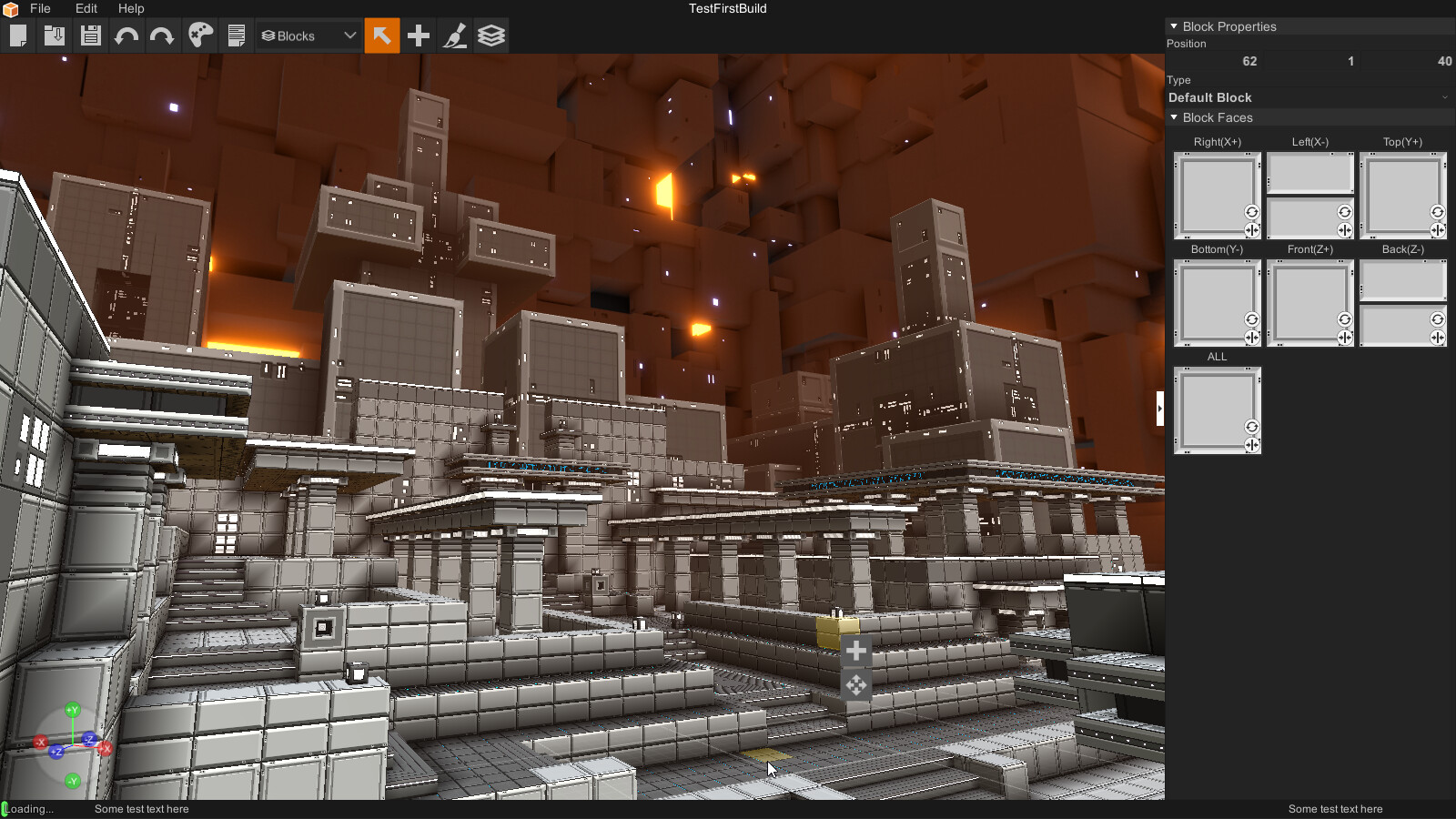Click the gamepad play-test icon
The height and width of the screenshot is (819, 1456).
(200, 36)
